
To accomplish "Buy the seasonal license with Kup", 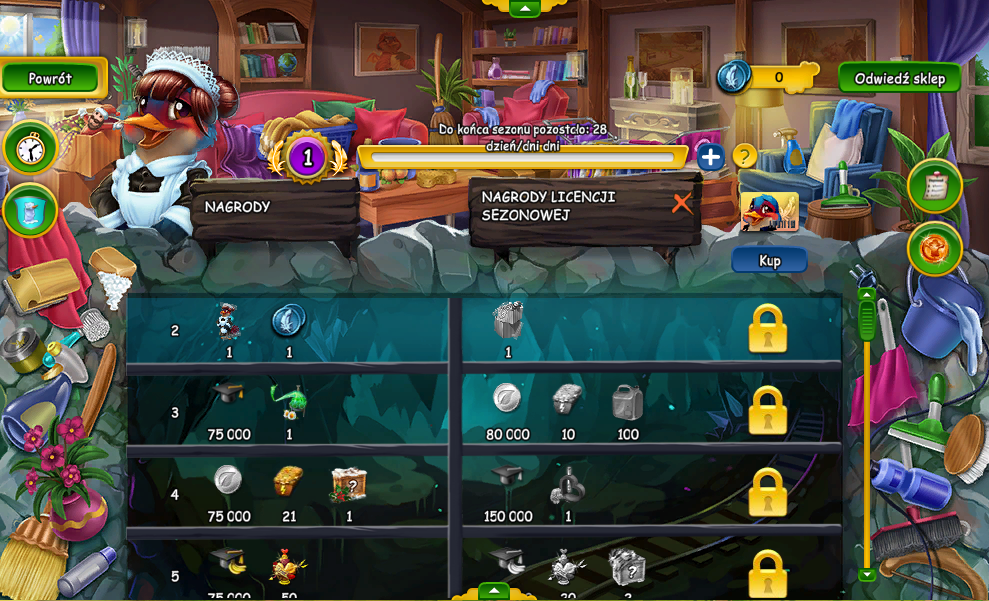I will (769, 261).
